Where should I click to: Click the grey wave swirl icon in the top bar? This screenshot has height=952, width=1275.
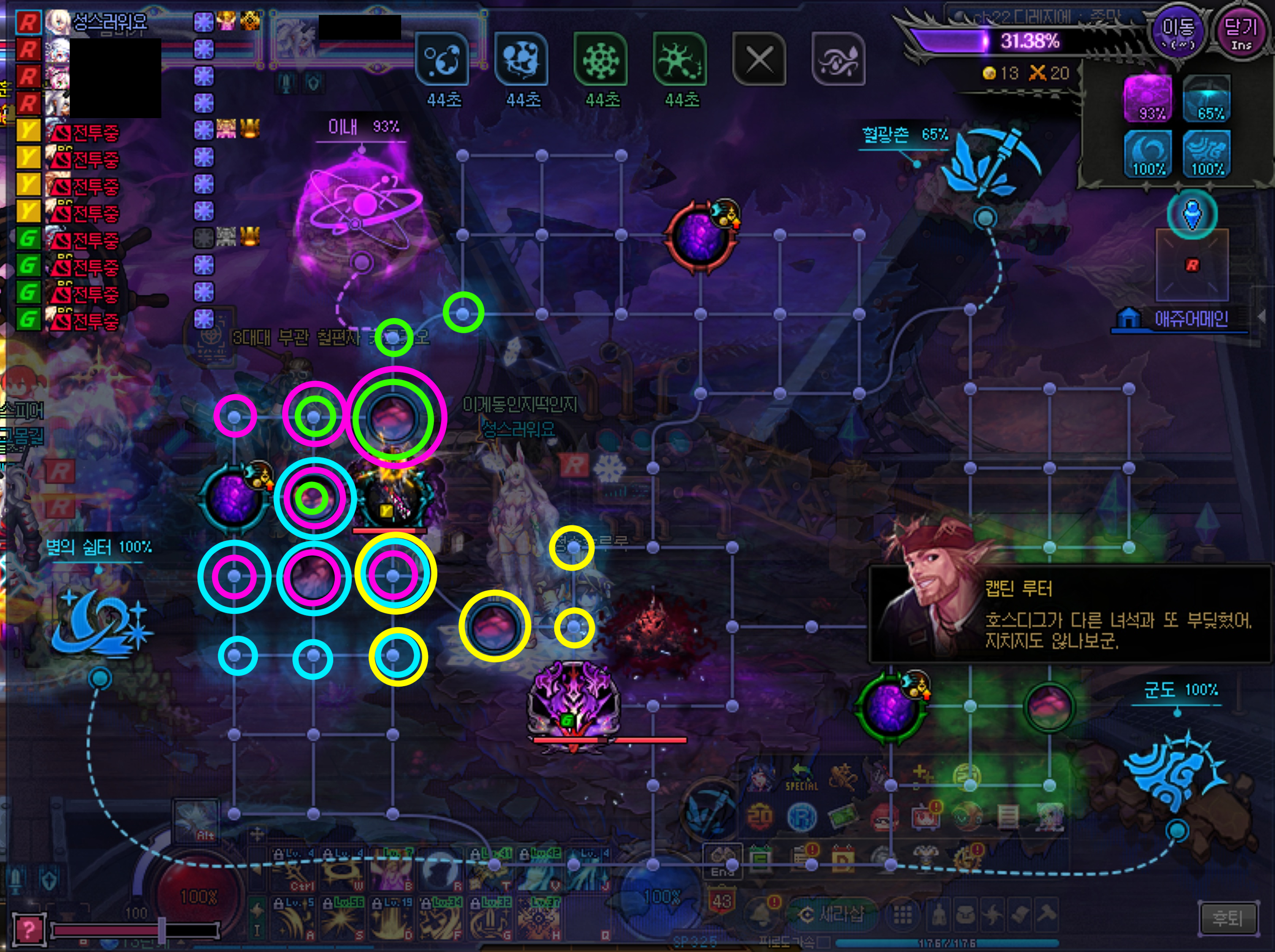[x=839, y=59]
